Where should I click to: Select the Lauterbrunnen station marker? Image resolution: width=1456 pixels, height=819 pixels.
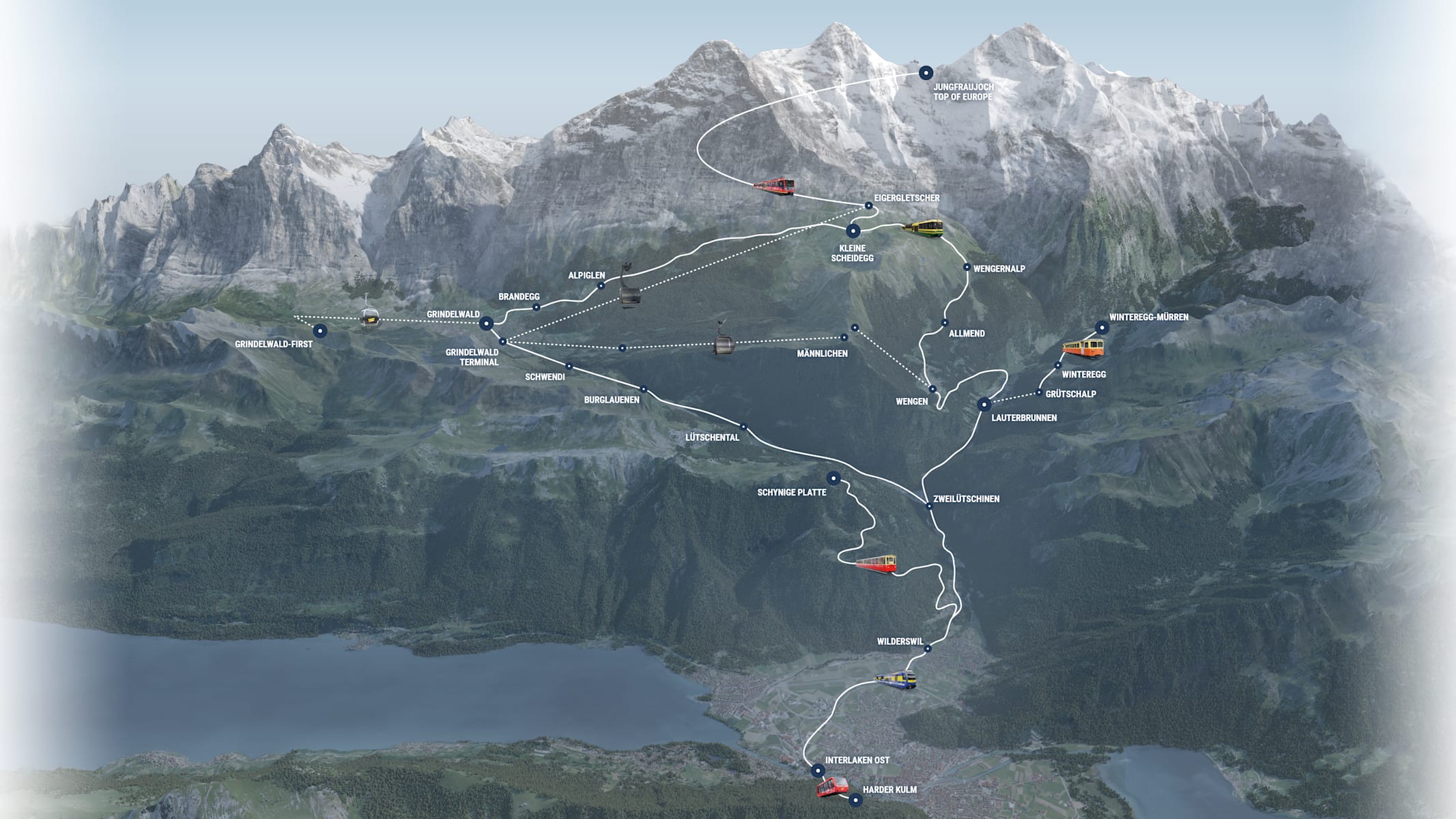pos(984,404)
